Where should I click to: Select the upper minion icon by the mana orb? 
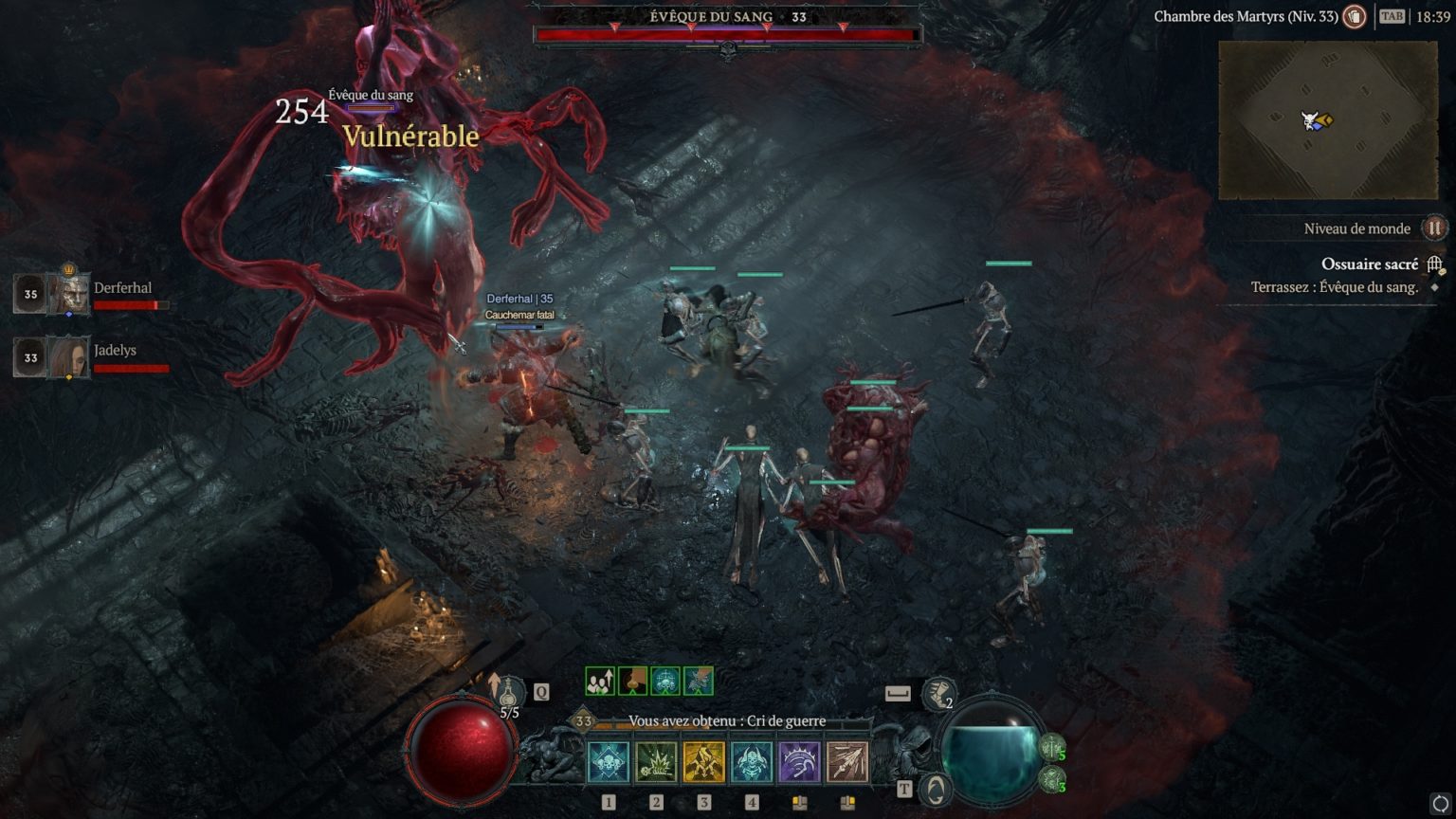coord(1052,748)
